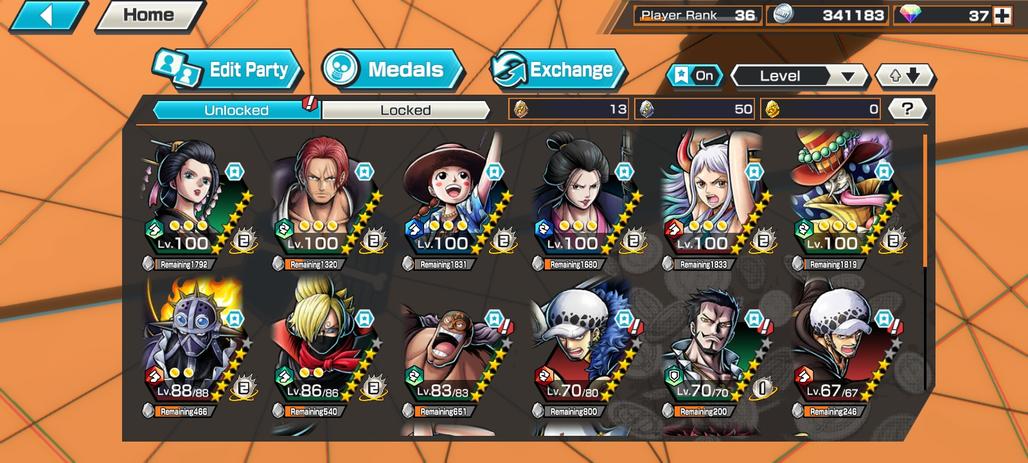1028x463 pixels.
Task: Flip the sort order arrows
Action: pyautogui.click(x=904, y=76)
